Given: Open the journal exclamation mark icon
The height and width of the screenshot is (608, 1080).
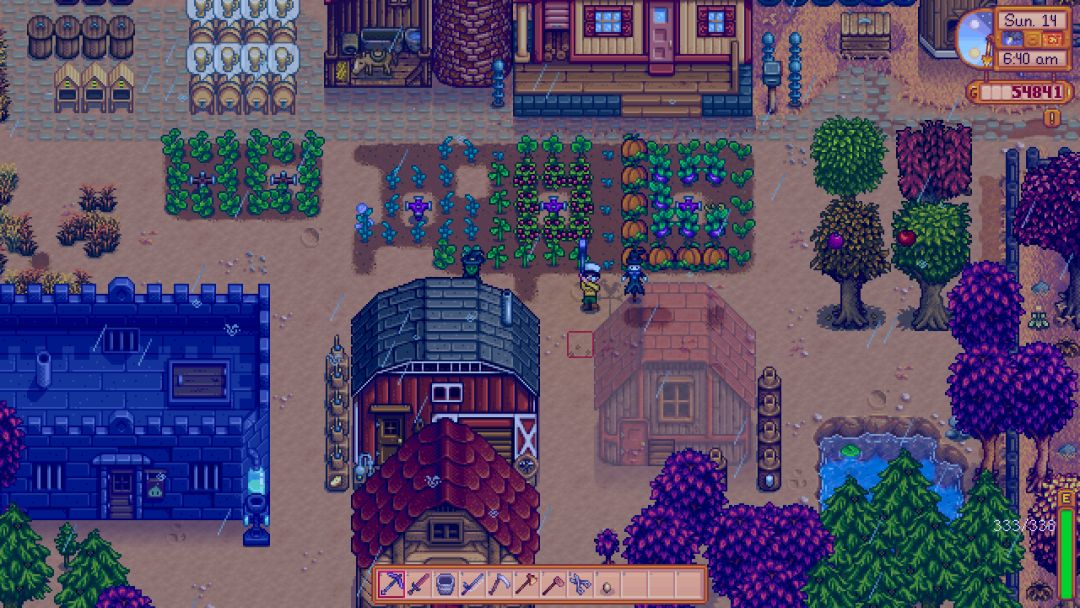Looking at the screenshot, I should [x=1051, y=117].
